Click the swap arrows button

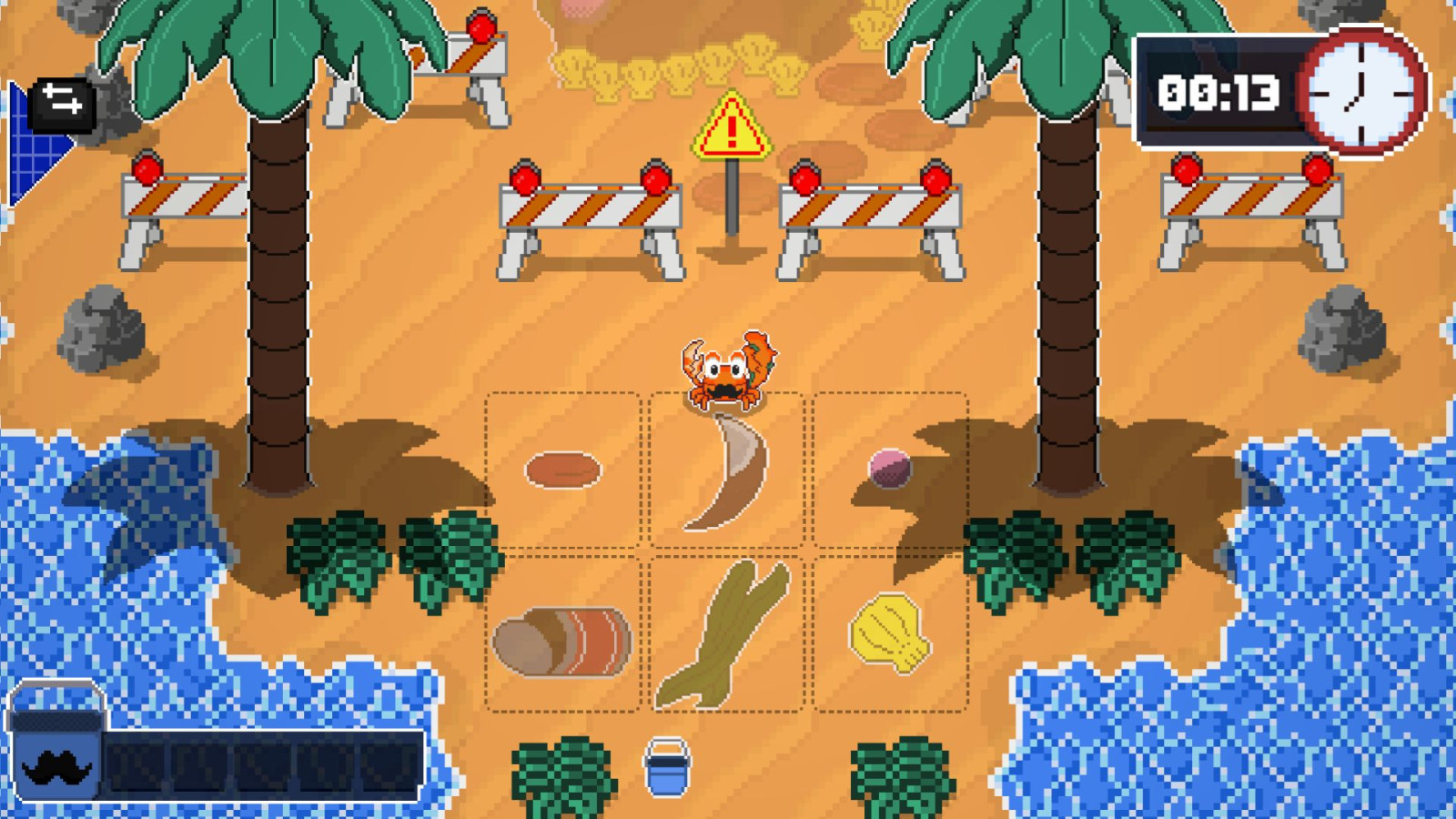click(x=62, y=100)
